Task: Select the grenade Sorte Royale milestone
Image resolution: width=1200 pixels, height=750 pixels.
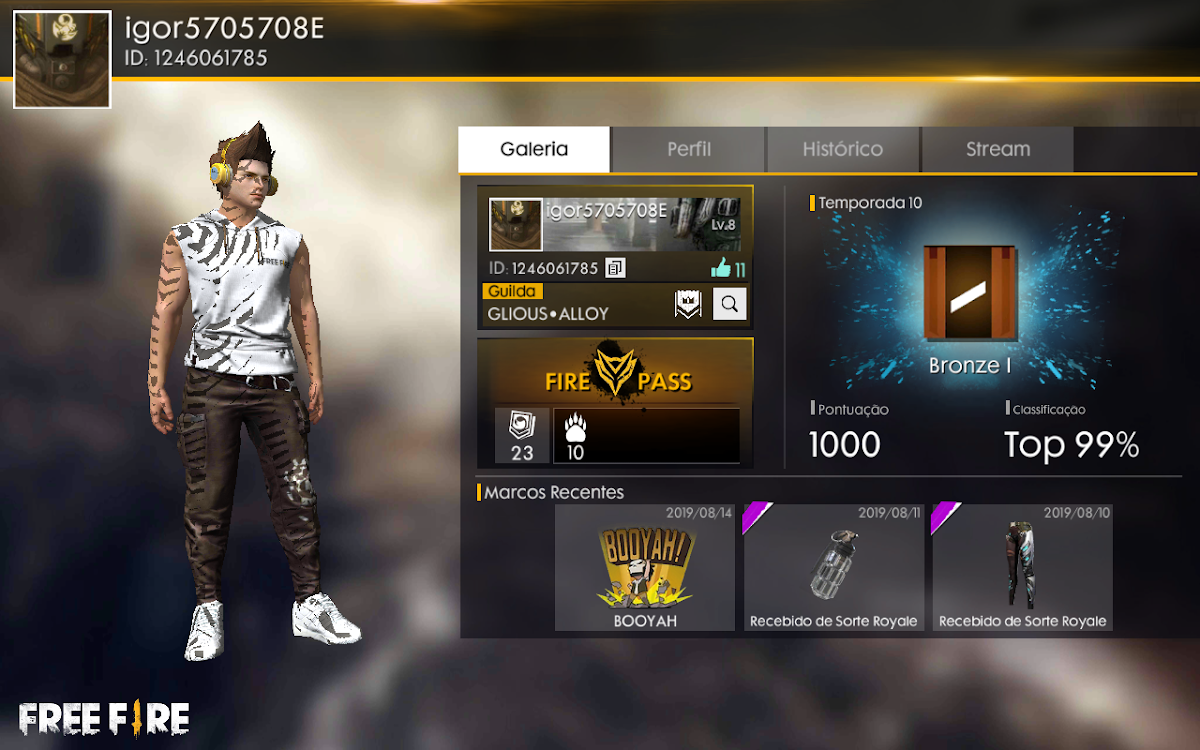Action: click(x=833, y=567)
